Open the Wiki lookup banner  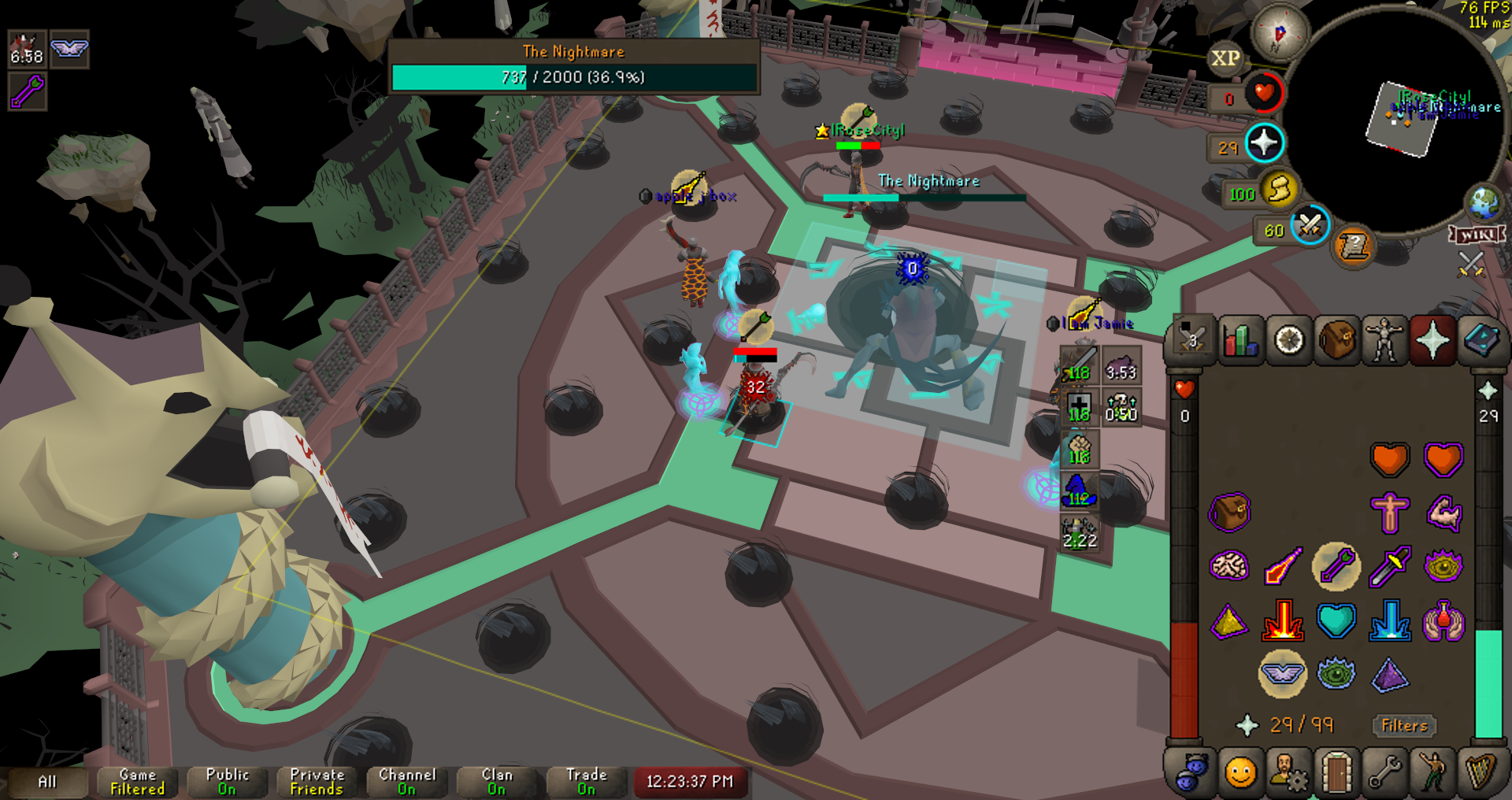[1477, 235]
